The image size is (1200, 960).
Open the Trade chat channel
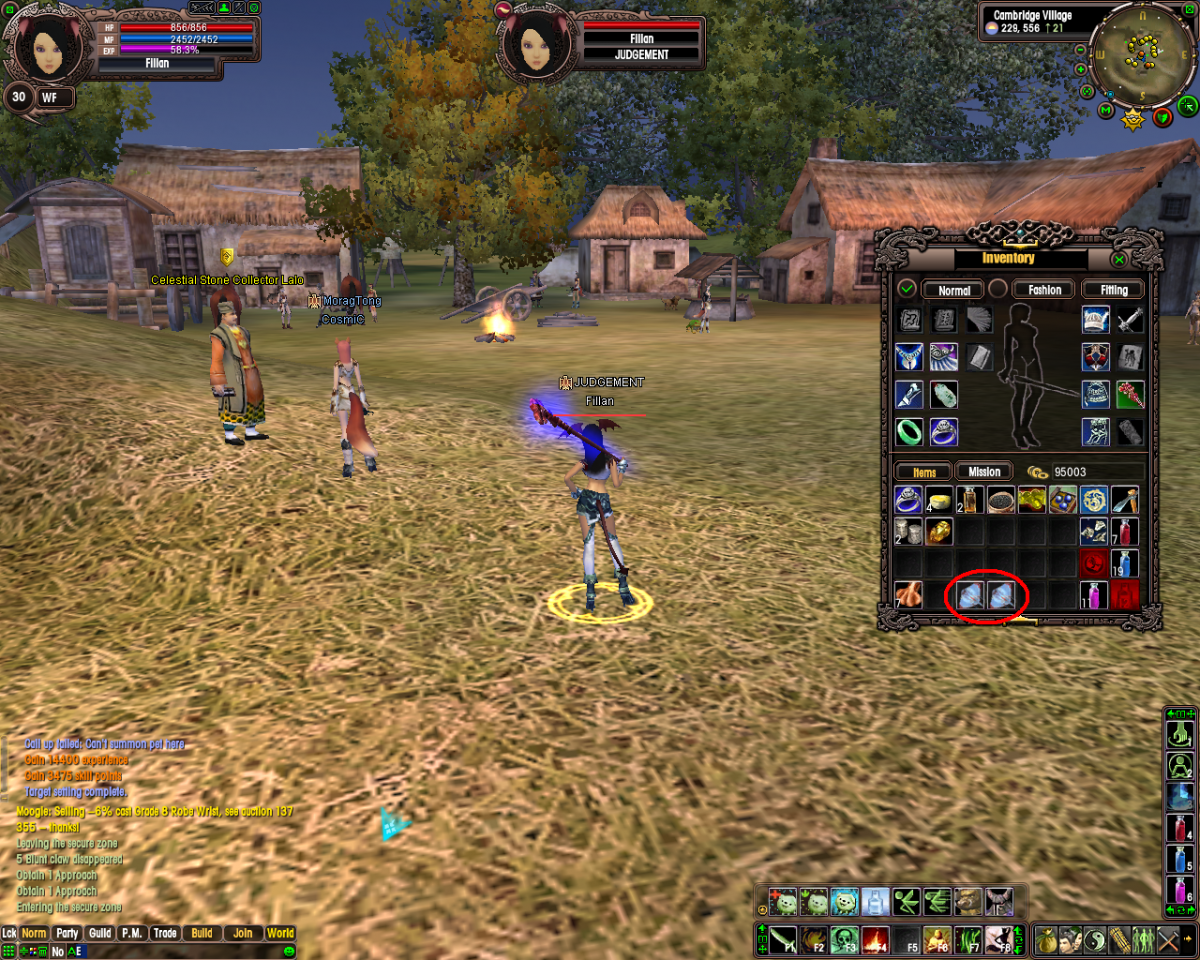coord(165,933)
